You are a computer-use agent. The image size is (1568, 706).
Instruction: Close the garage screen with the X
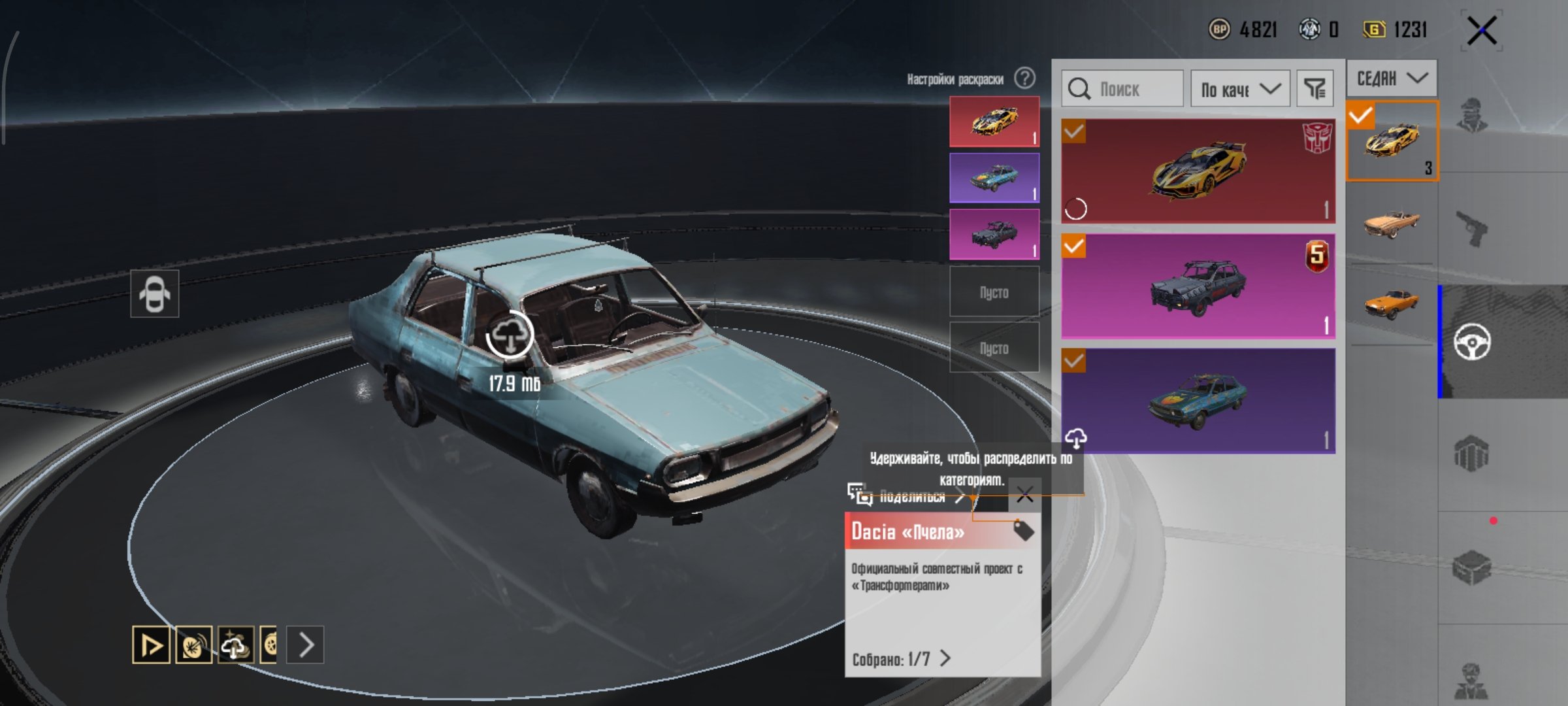coord(1481,31)
